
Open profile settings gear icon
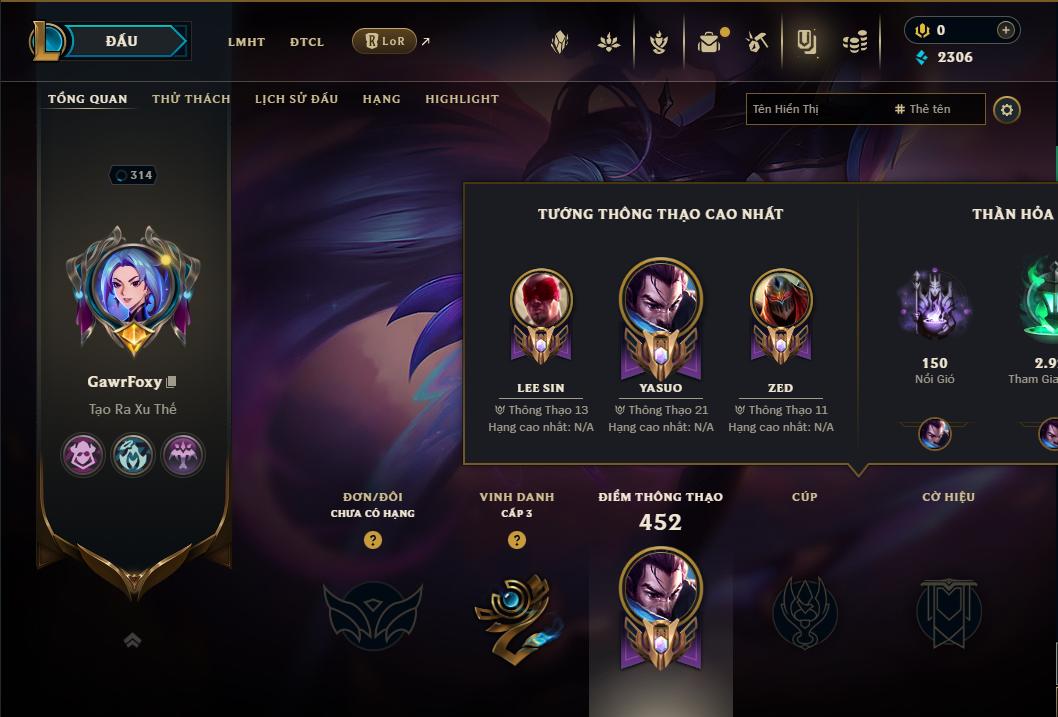[x=1007, y=109]
